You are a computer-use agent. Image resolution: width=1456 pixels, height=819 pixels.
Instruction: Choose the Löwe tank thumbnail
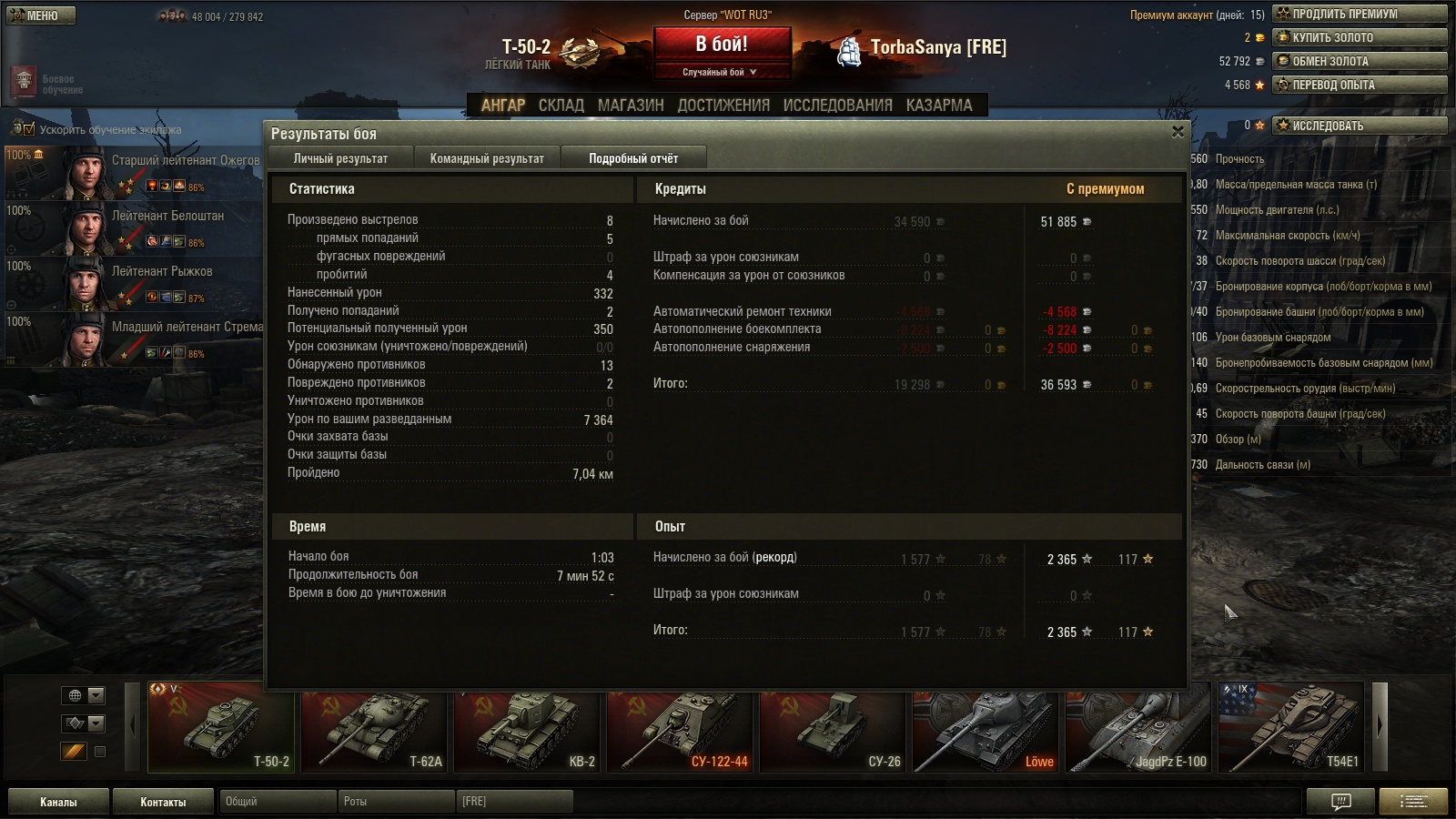pos(986,728)
